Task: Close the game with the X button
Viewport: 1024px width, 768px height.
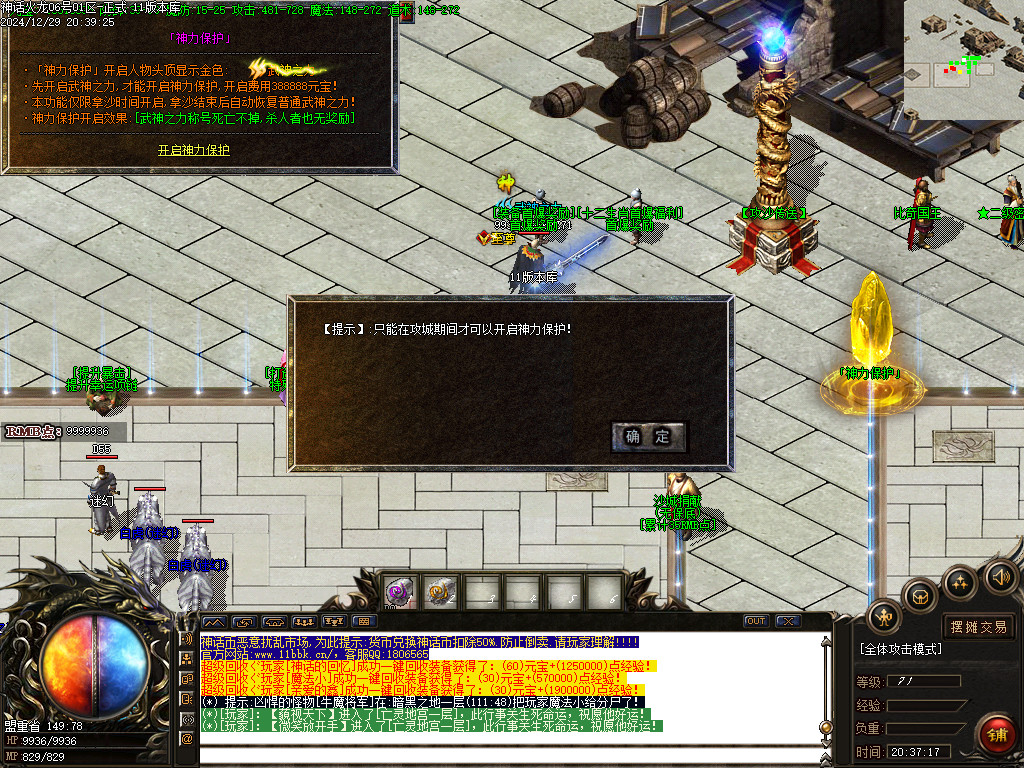Action: [788, 621]
